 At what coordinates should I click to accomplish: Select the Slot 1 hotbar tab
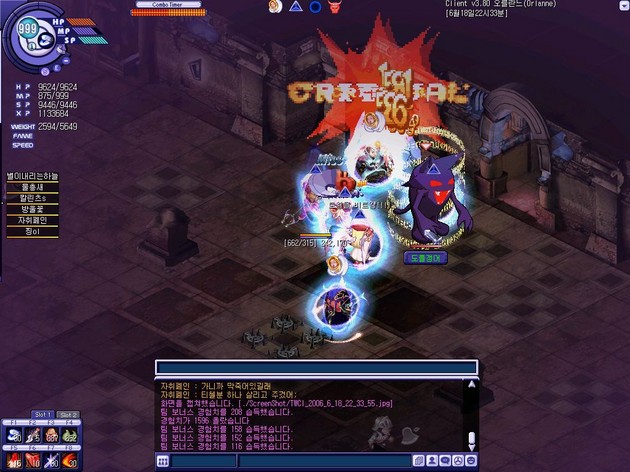43,415
